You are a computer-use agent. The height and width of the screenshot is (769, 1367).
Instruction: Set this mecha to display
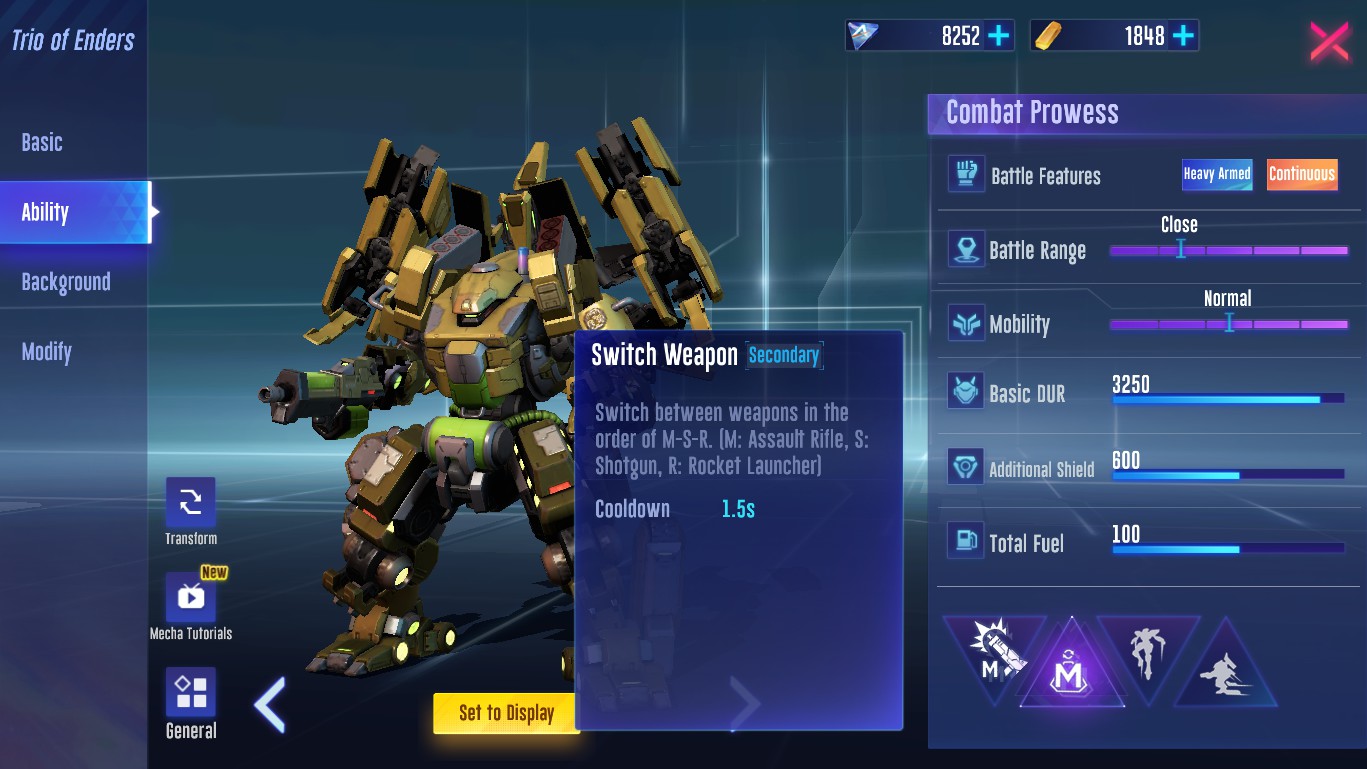(506, 713)
